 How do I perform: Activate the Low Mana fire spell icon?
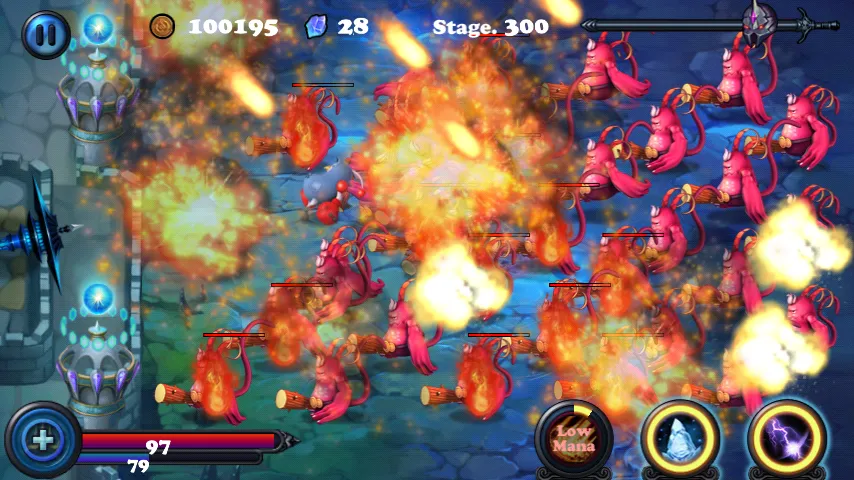click(574, 439)
